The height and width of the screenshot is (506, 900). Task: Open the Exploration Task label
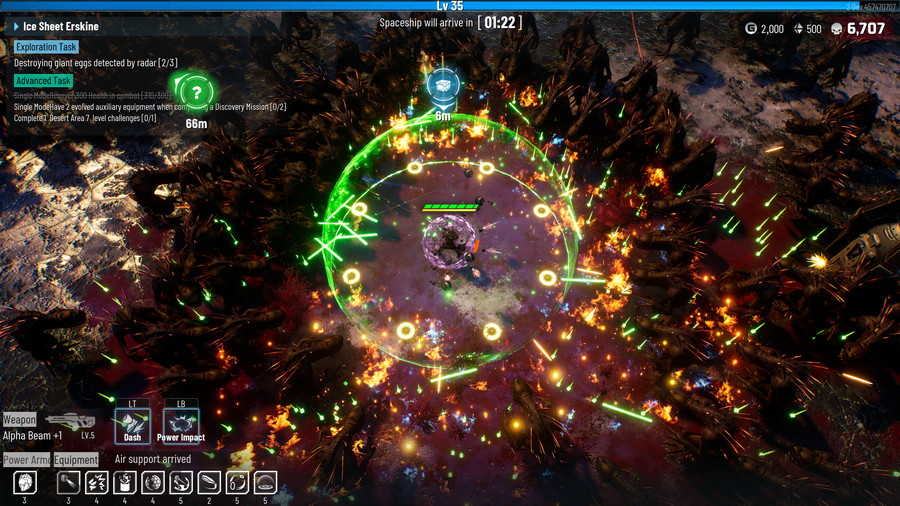point(46,47)
